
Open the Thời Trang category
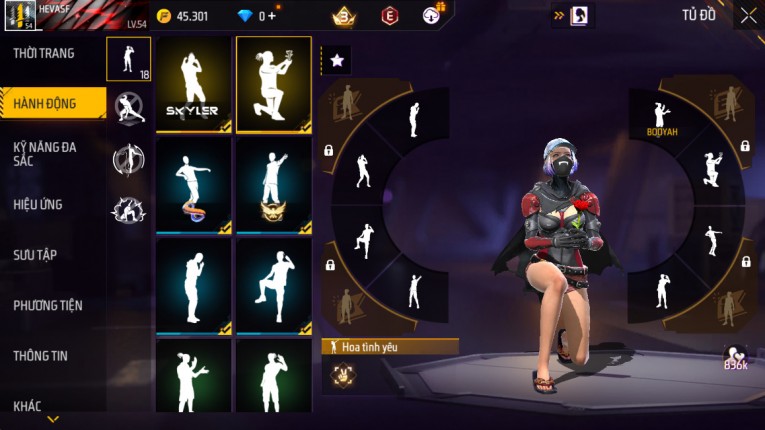pos(44,53)
